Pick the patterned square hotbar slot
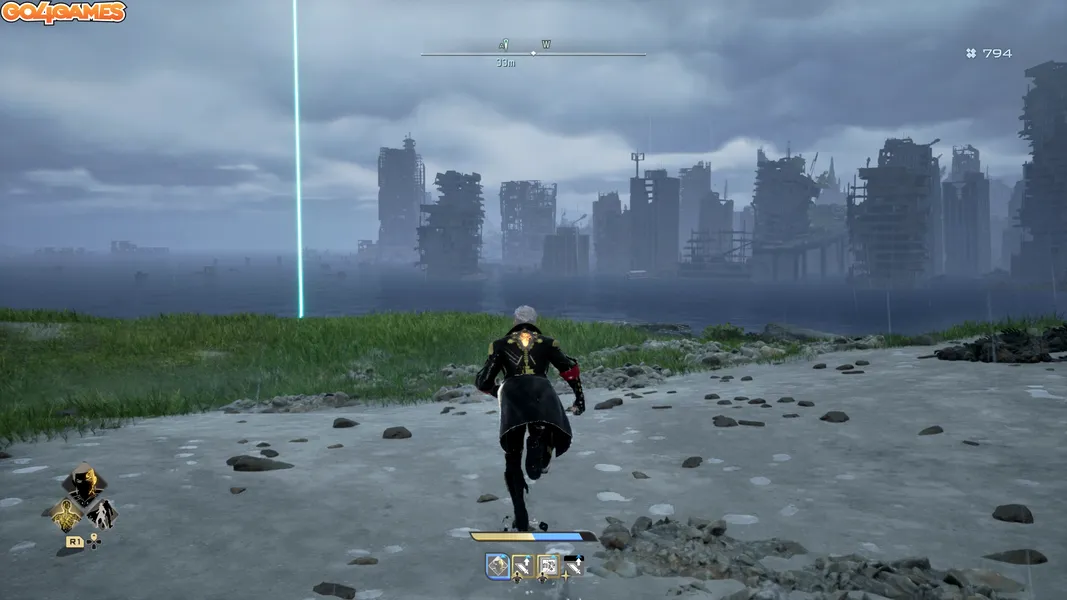1067x600 pixels. point(547,567)
